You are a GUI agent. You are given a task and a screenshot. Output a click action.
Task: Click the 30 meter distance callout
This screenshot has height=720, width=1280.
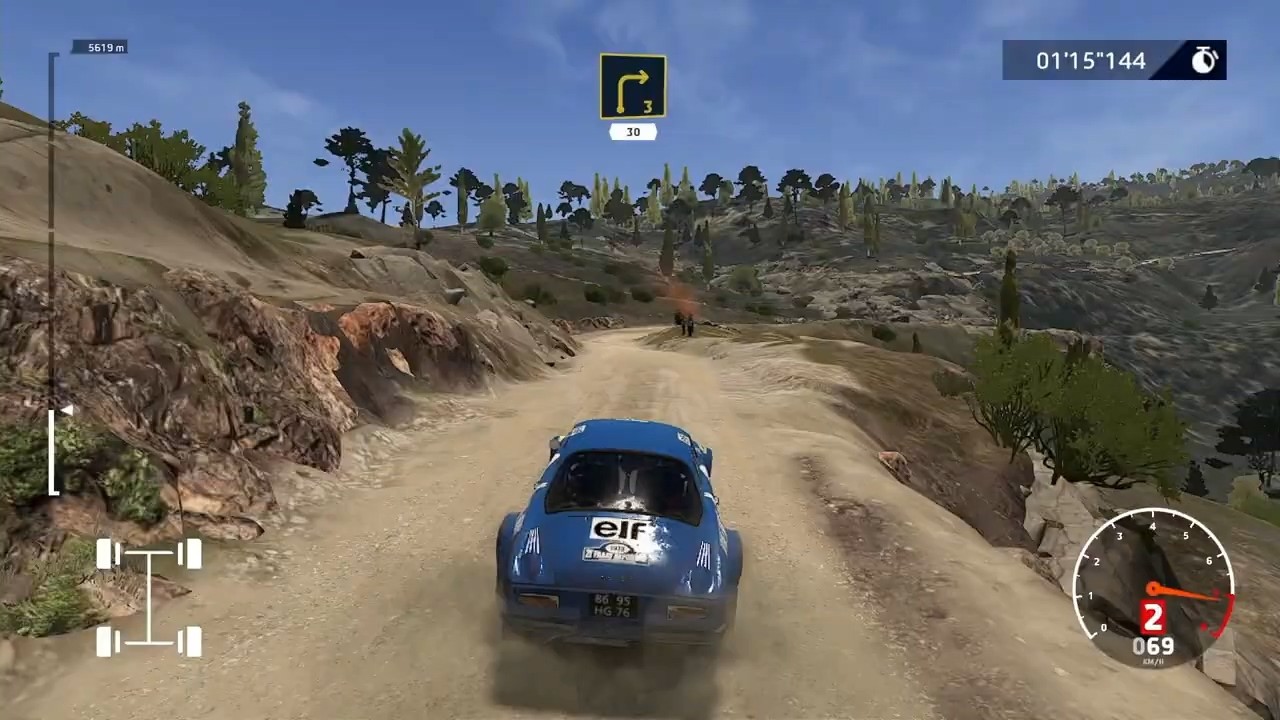633,131
